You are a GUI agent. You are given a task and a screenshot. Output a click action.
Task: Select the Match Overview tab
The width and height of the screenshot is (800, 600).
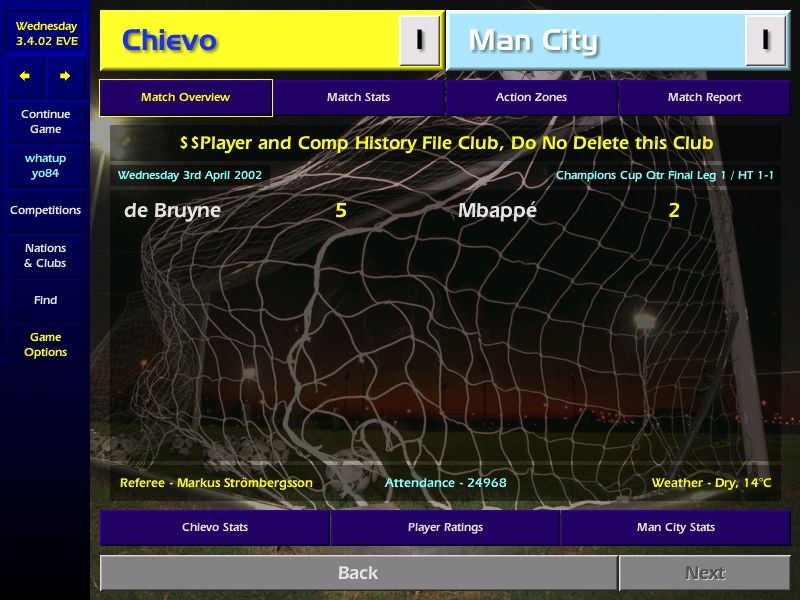click(x=186, y=98)
